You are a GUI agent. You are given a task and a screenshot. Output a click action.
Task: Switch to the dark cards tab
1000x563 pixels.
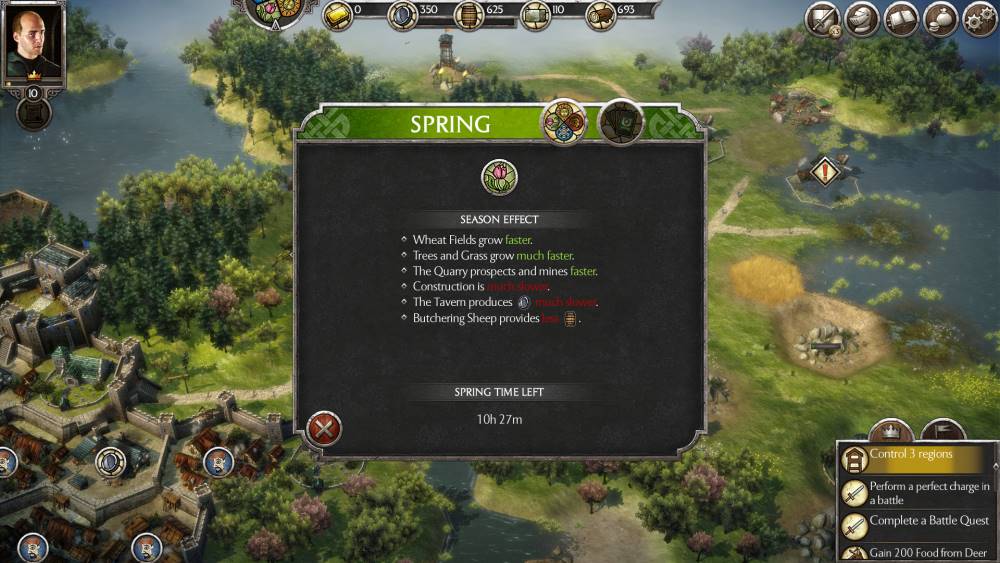coord(620,122)
